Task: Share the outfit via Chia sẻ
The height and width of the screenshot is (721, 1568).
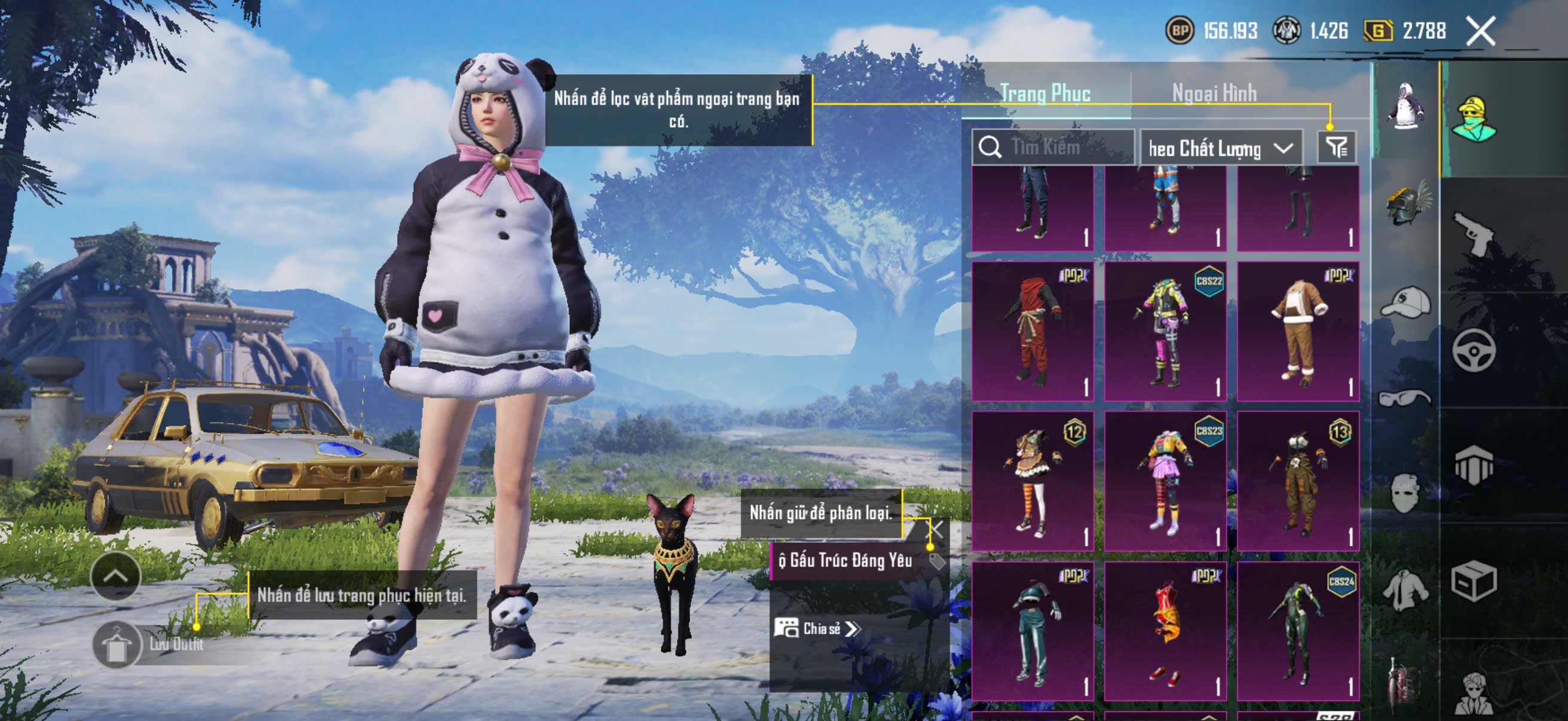Action: pos(817,628)
